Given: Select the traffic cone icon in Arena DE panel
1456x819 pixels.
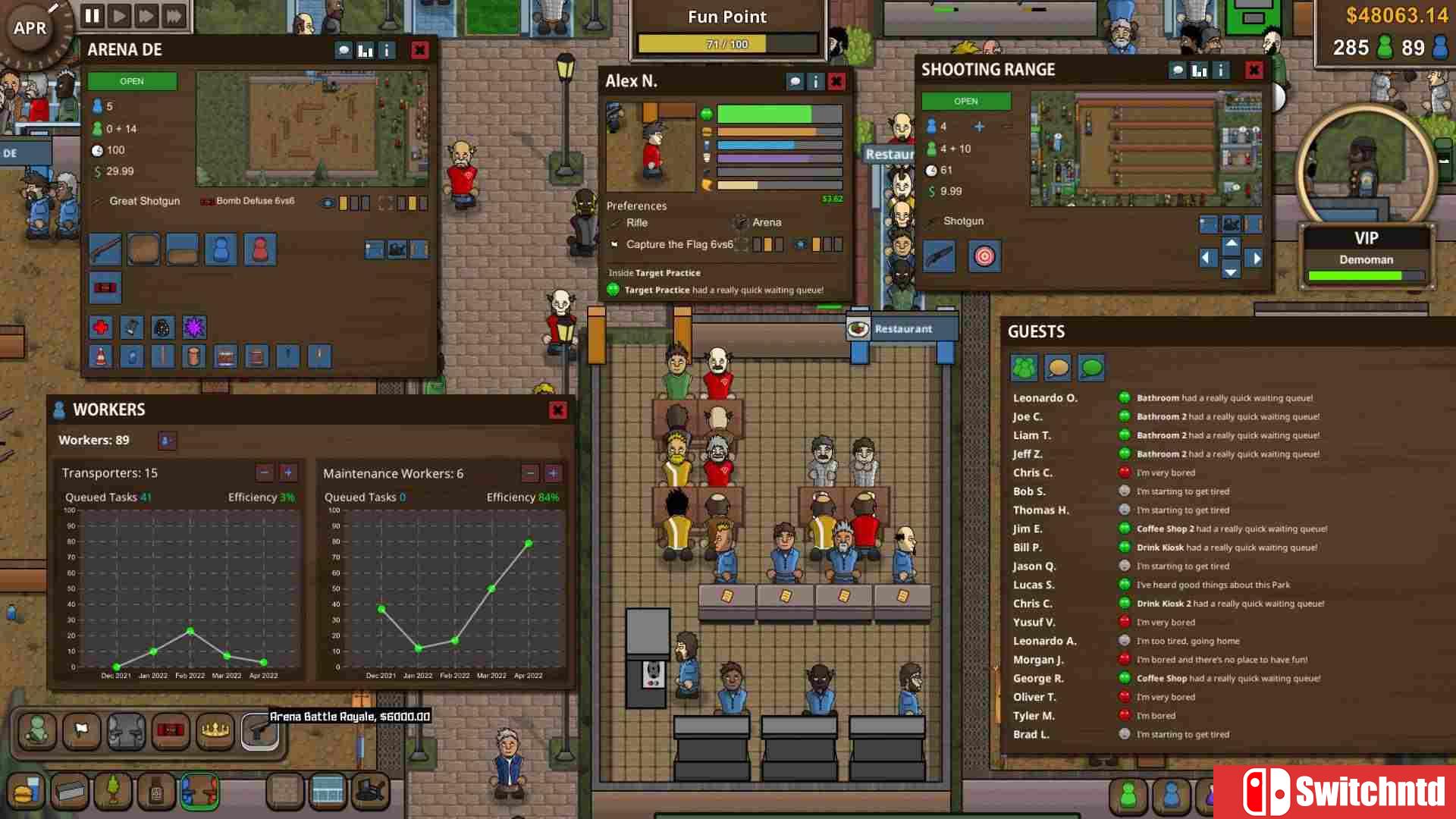Looking at the screenshot, I should (101, 356).
